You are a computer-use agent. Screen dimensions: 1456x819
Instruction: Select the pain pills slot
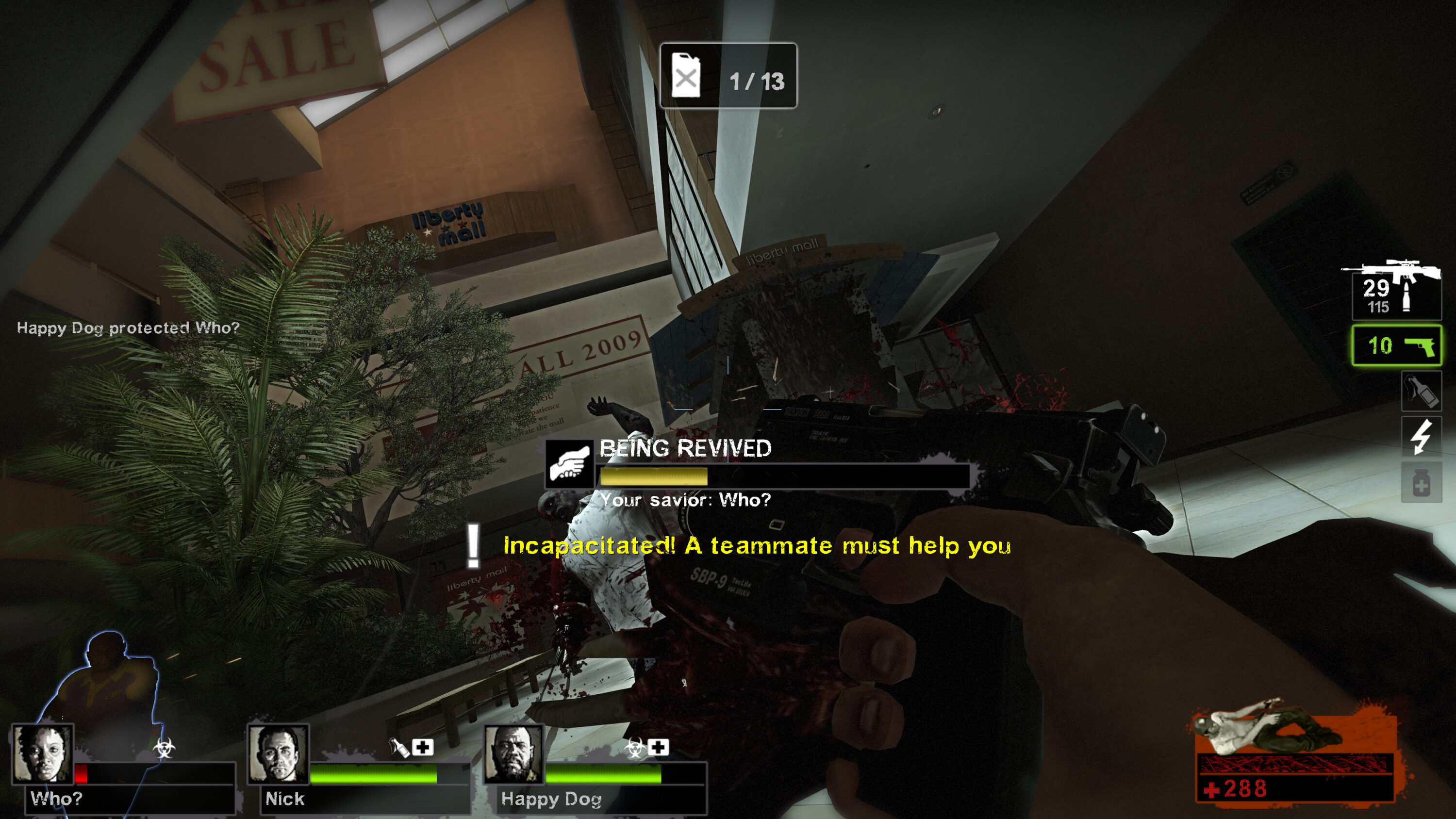coord(1421,483)
